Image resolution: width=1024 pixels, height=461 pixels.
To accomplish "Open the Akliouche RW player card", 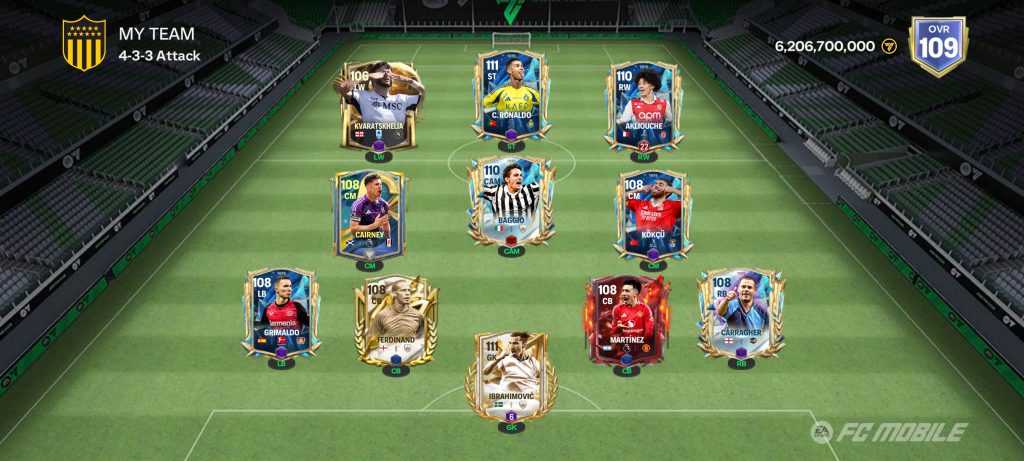I will 641,107.
